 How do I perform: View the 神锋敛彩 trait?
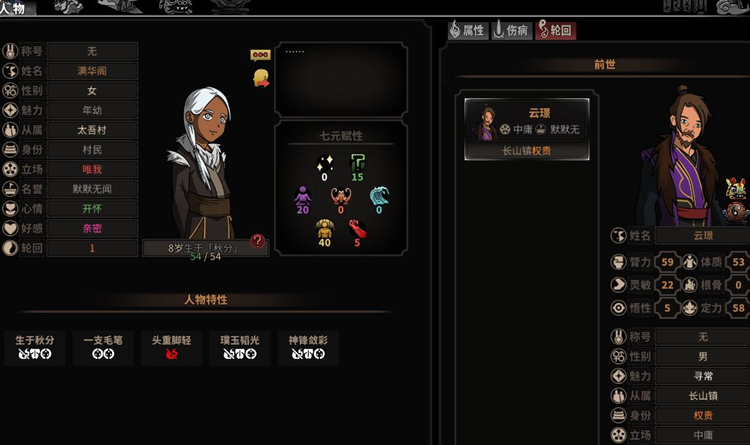click(307, 347)
